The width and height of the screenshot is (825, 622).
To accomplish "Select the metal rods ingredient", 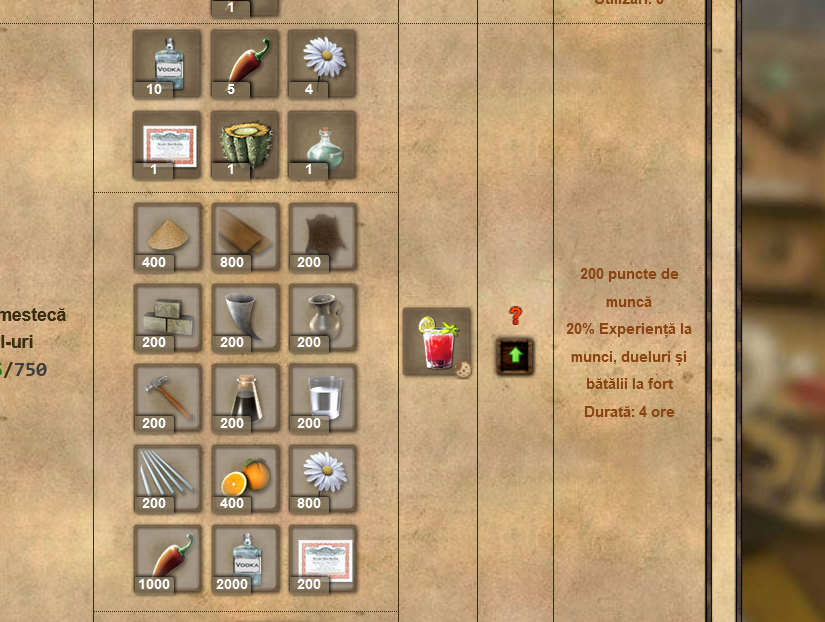I will click(x=168, y=478).
